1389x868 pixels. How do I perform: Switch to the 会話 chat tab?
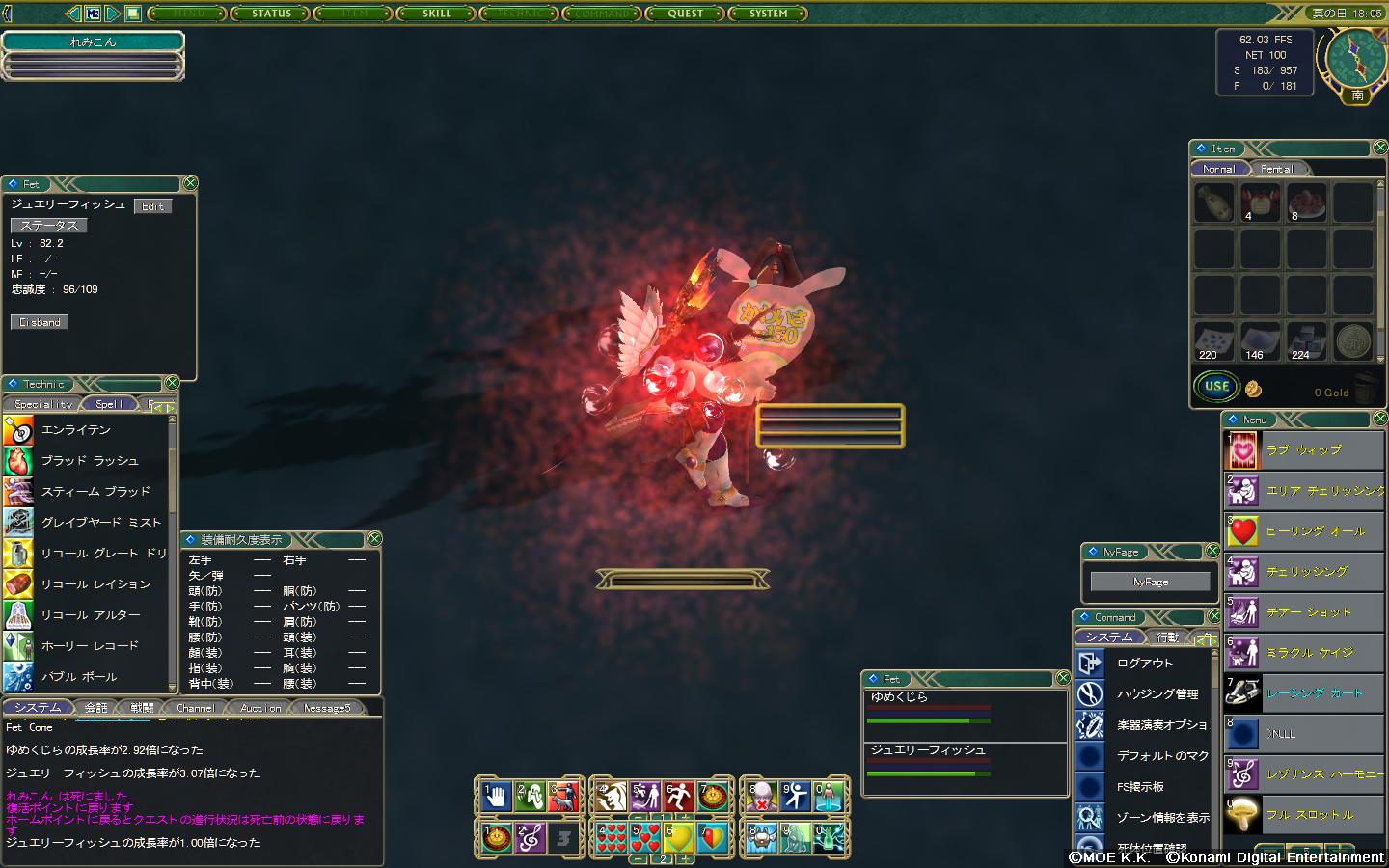click(96, 708)
